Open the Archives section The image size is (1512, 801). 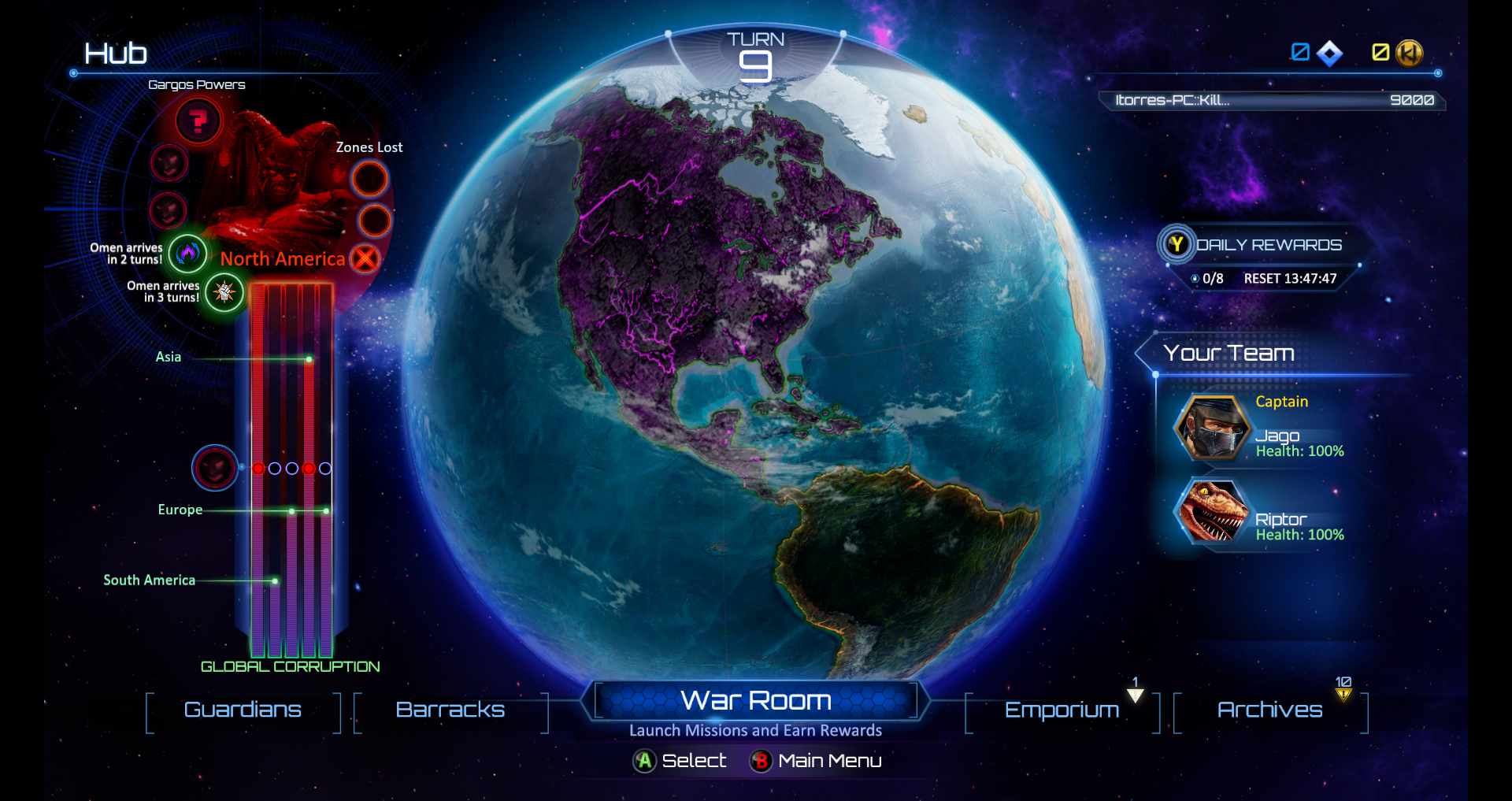click(x=1269, y=710)
